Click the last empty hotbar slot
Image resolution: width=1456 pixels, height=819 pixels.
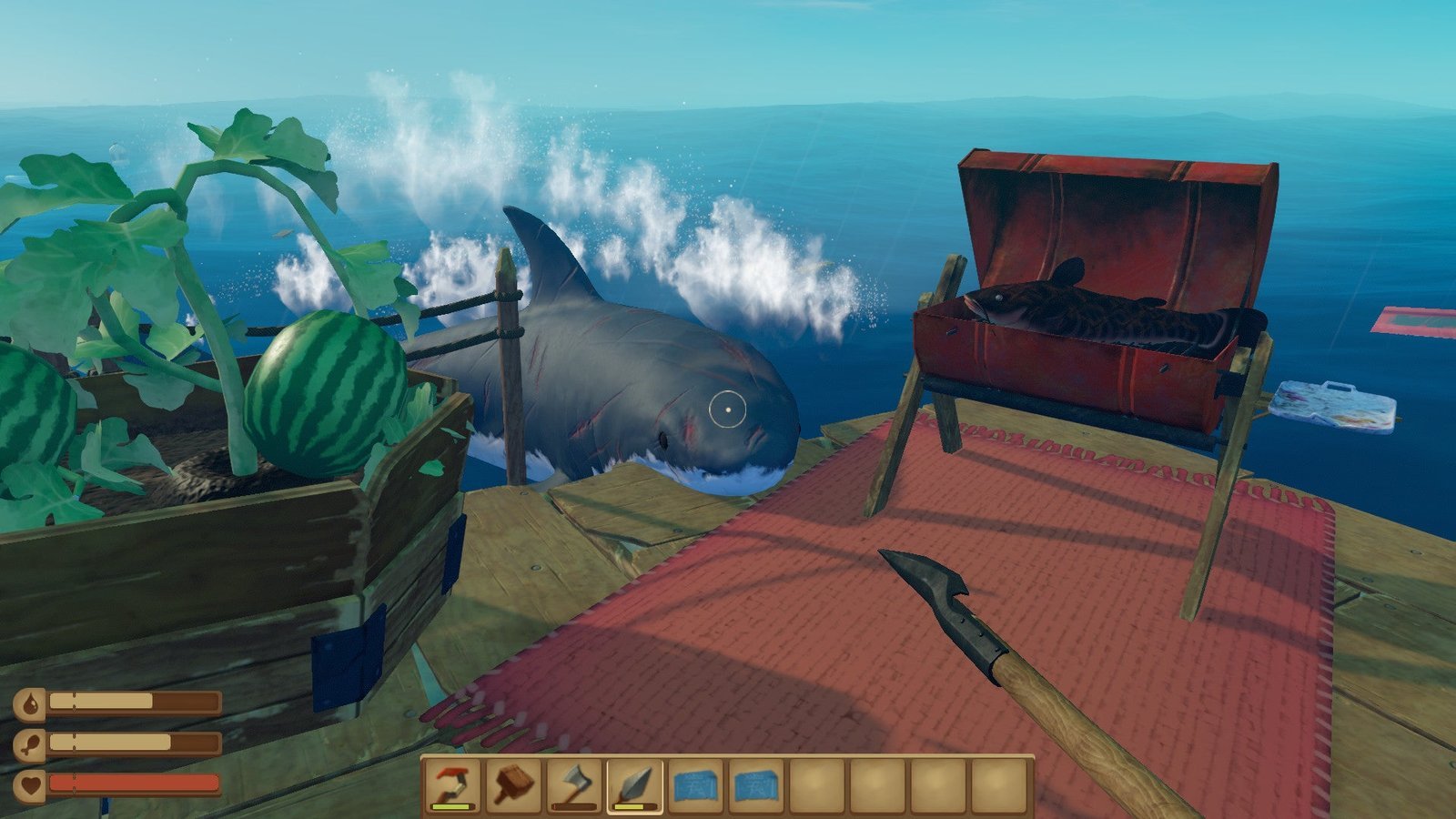(x=999, y=784)
